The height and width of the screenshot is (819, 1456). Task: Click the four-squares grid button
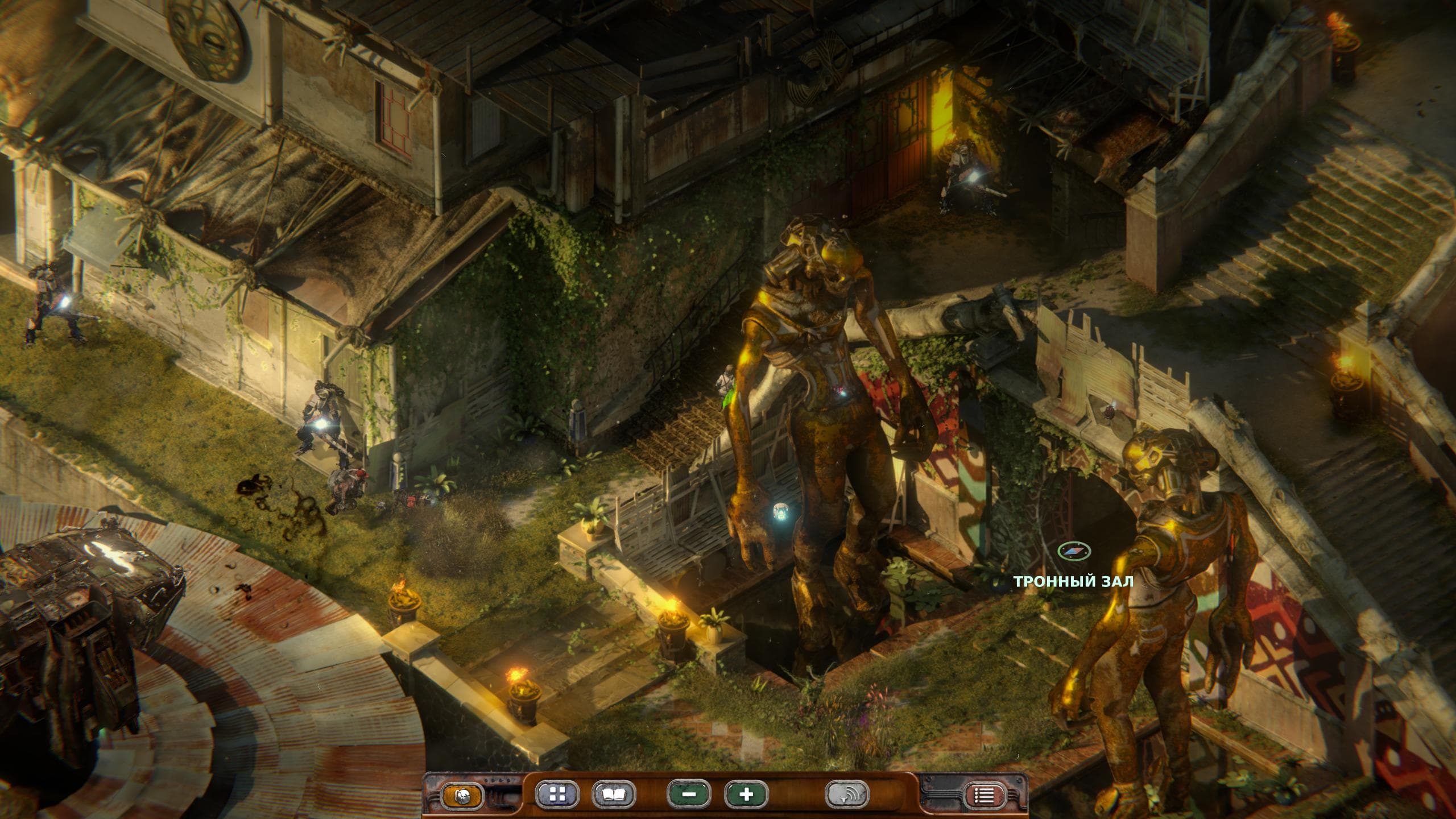click(x=557, y=795)
